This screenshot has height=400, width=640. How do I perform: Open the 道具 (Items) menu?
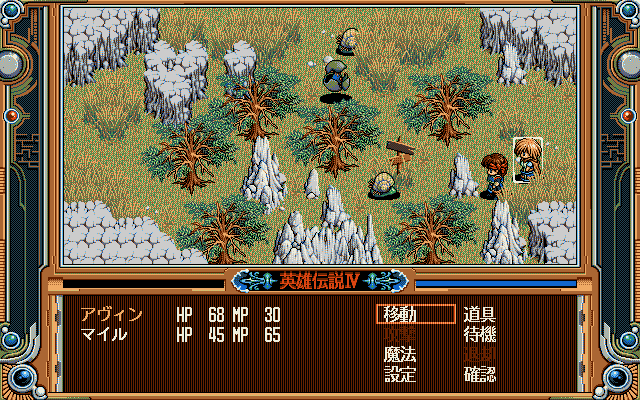click(x=480, y=315)
